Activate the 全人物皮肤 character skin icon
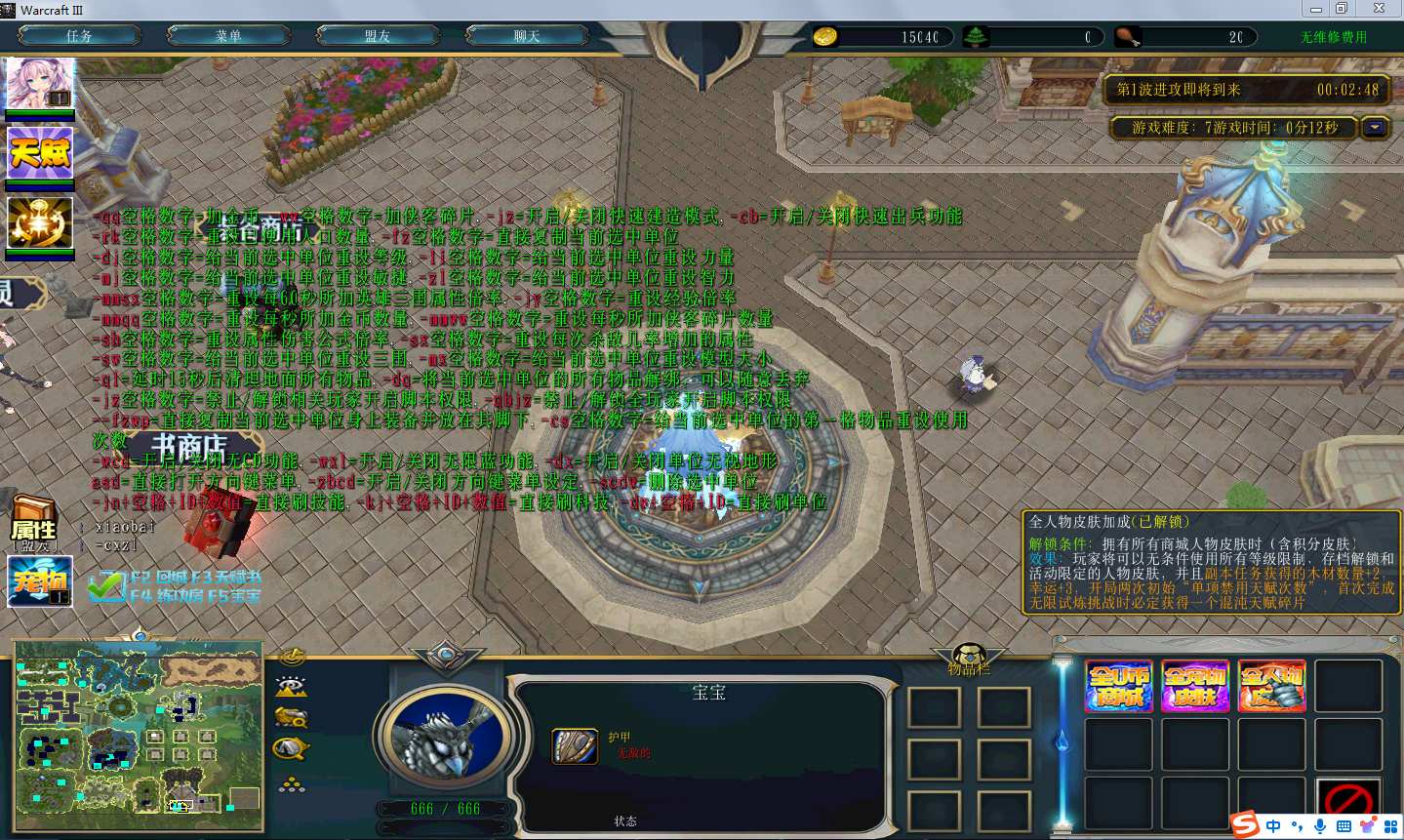Image resolution: width=1404 pixels, height=840 pixels. pyautogui.click(x=1271, y=686)
